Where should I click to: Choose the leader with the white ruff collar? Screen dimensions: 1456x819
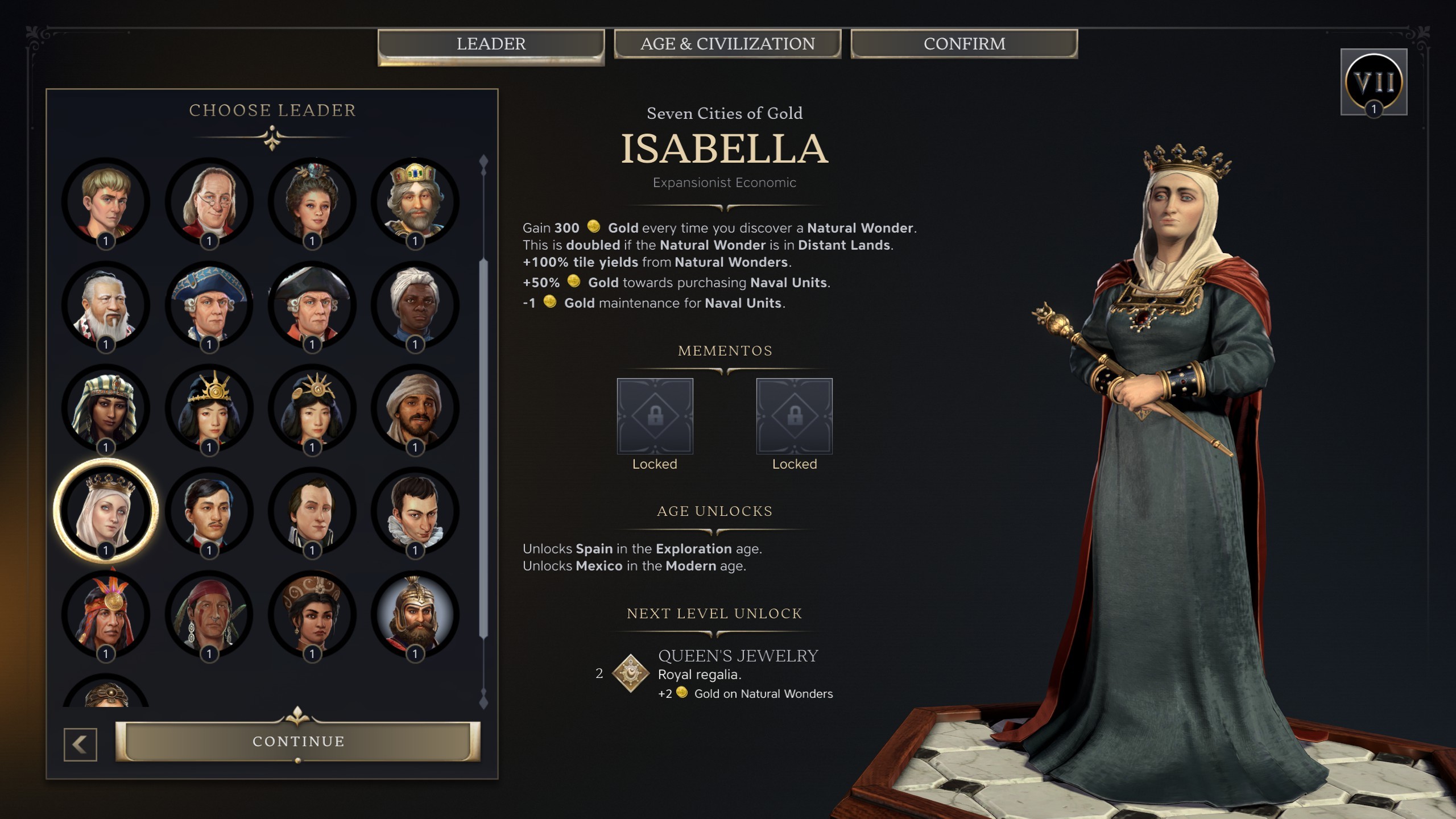415,511
